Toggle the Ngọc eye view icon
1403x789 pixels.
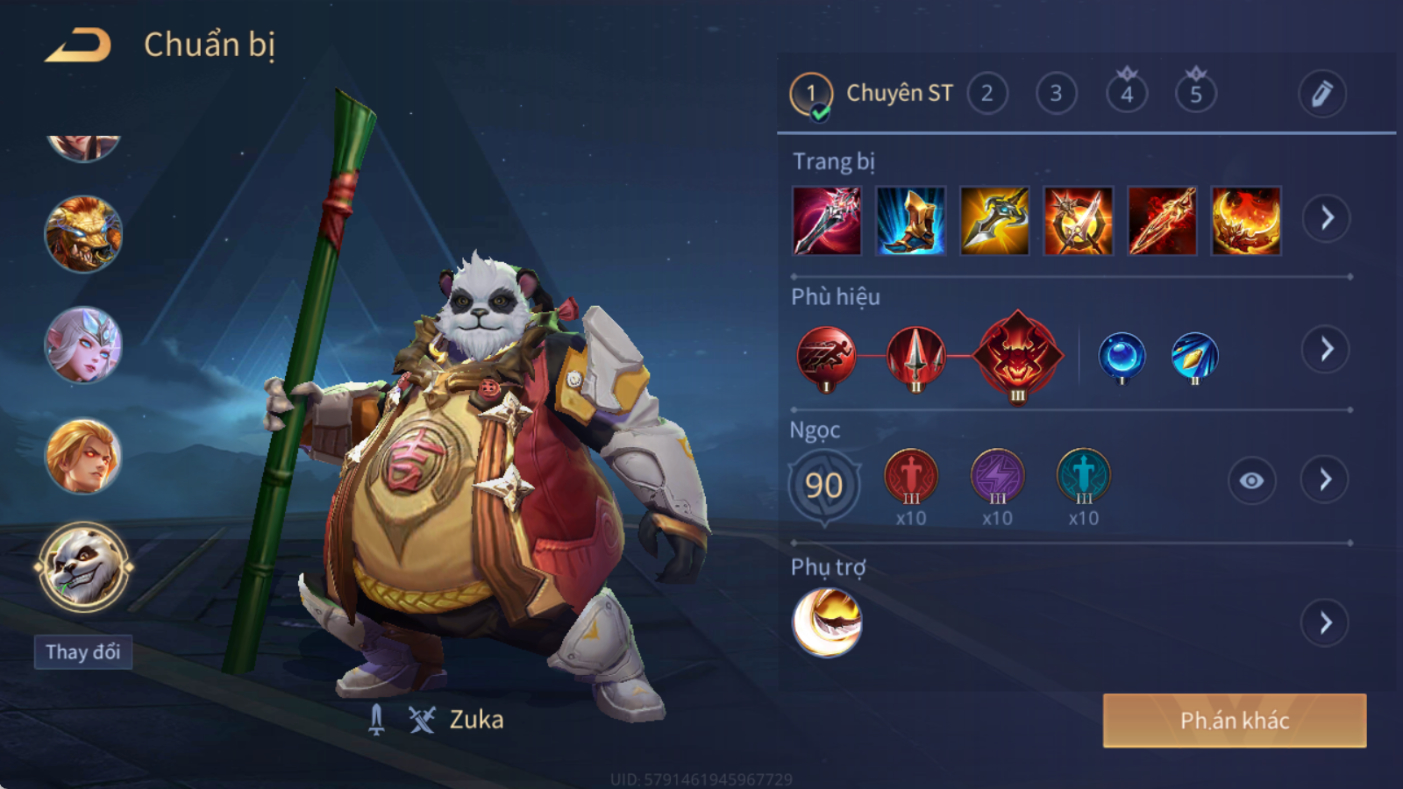(x=1251, y=481)
